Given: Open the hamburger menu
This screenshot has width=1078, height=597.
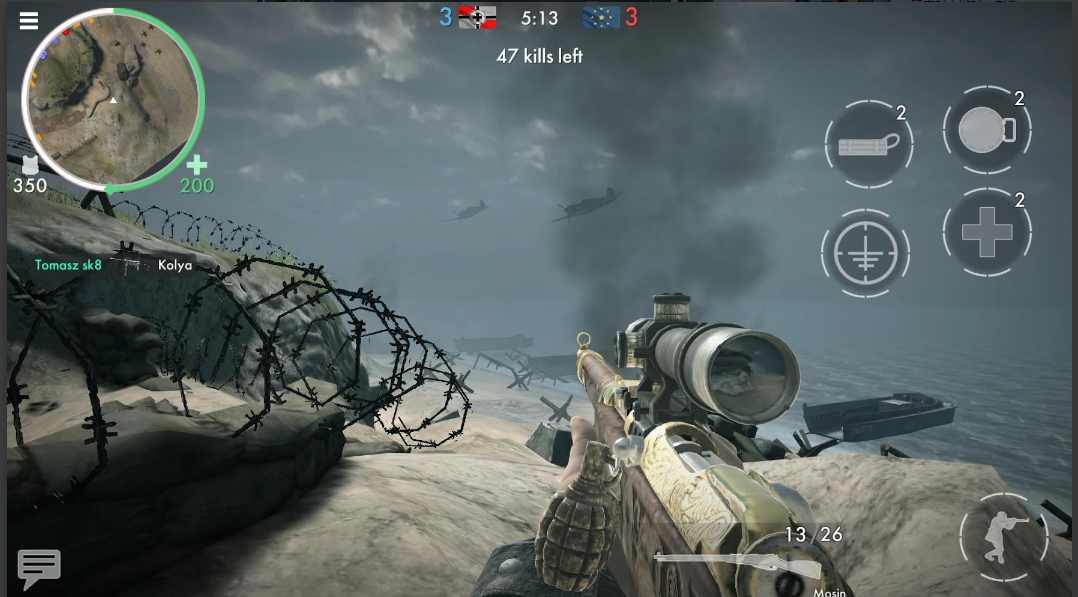Looking at the screenshot, I should tap(29, 21).
